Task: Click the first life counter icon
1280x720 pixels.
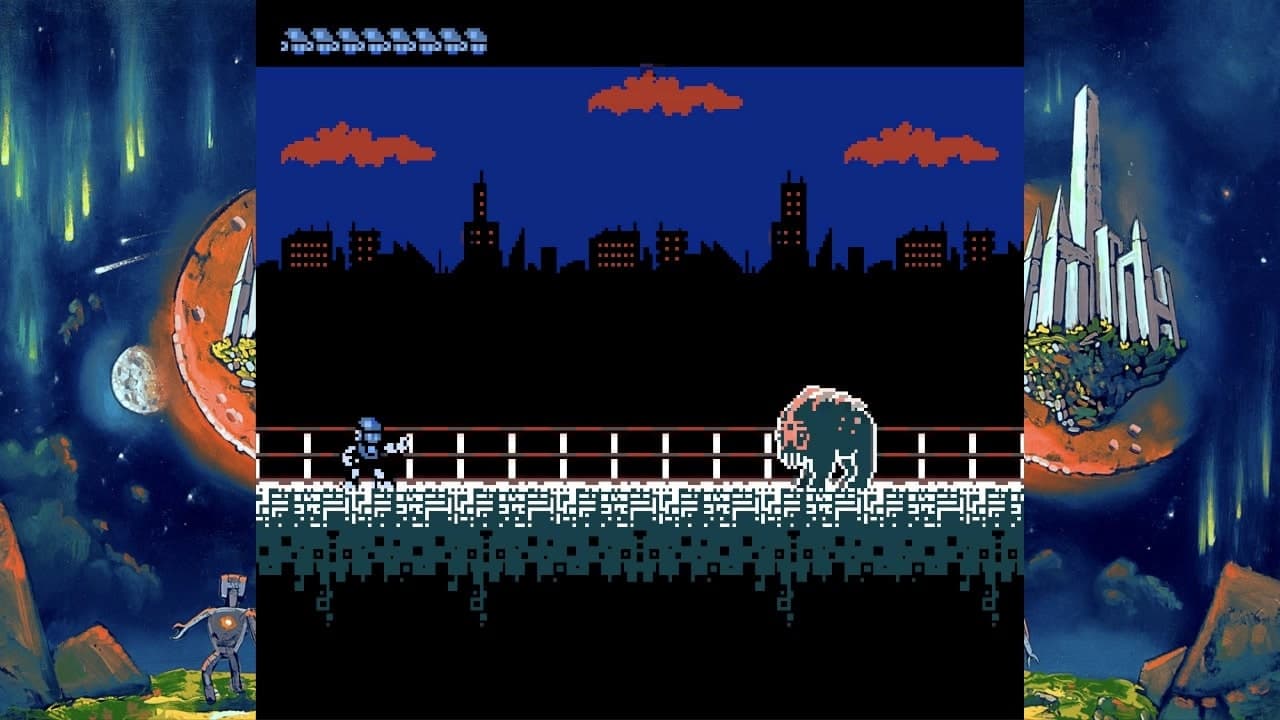Action: click(297, 38)
